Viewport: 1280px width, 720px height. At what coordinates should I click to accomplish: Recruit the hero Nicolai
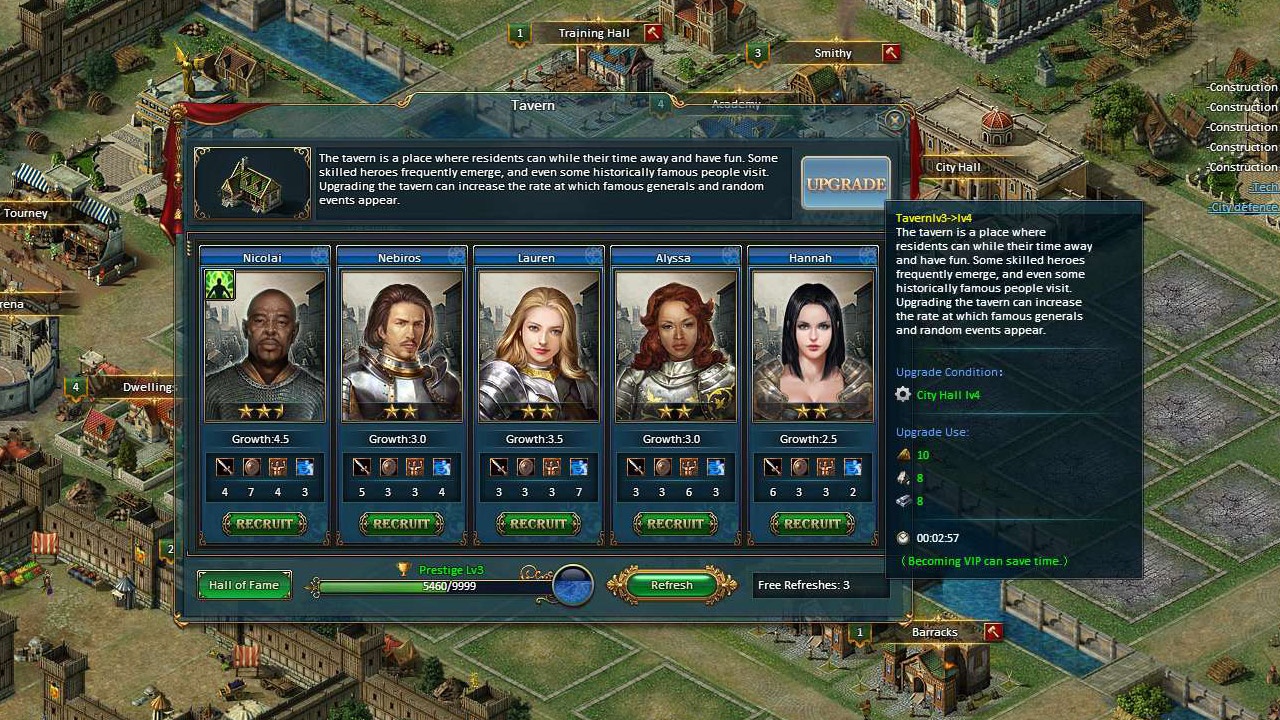click(x=264, y=523)
